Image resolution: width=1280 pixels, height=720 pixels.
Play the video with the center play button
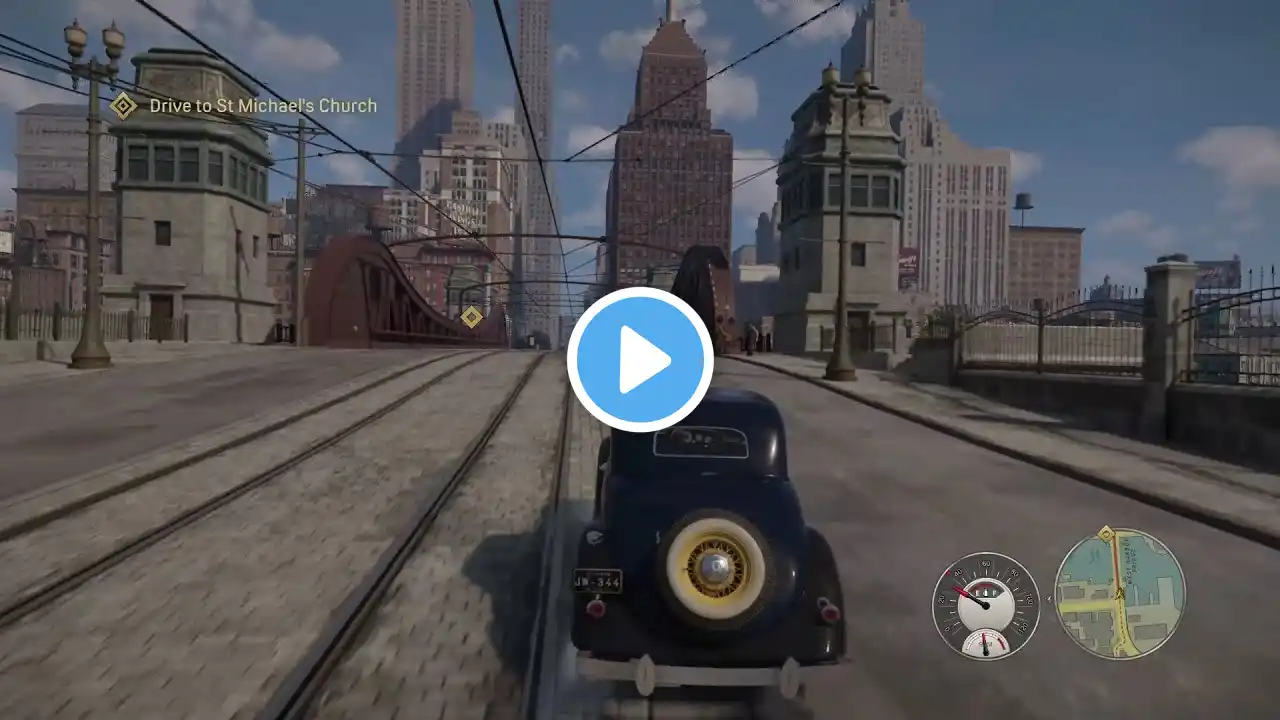640,360
